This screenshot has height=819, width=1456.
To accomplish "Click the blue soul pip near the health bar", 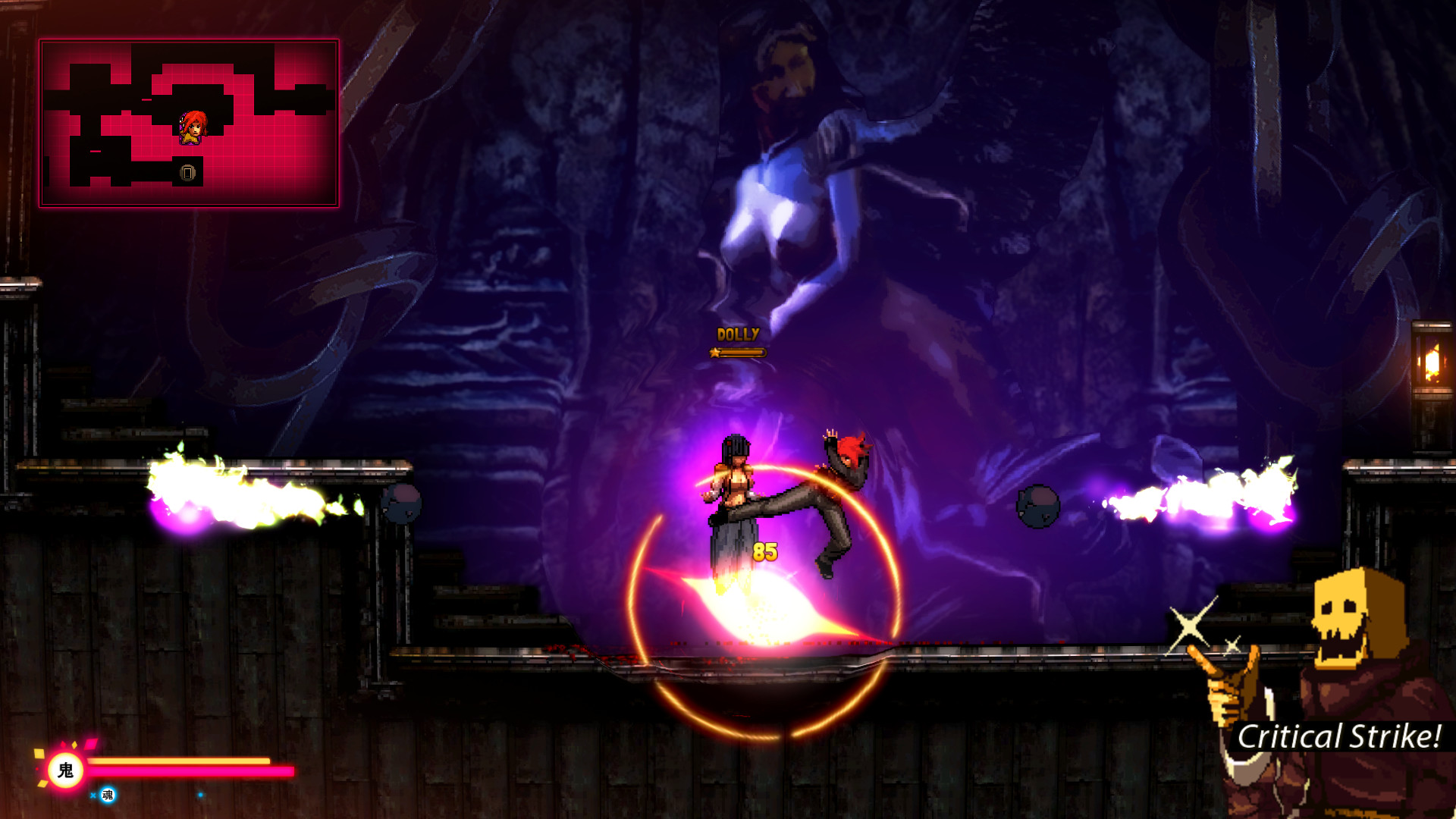I will (199, 795).
